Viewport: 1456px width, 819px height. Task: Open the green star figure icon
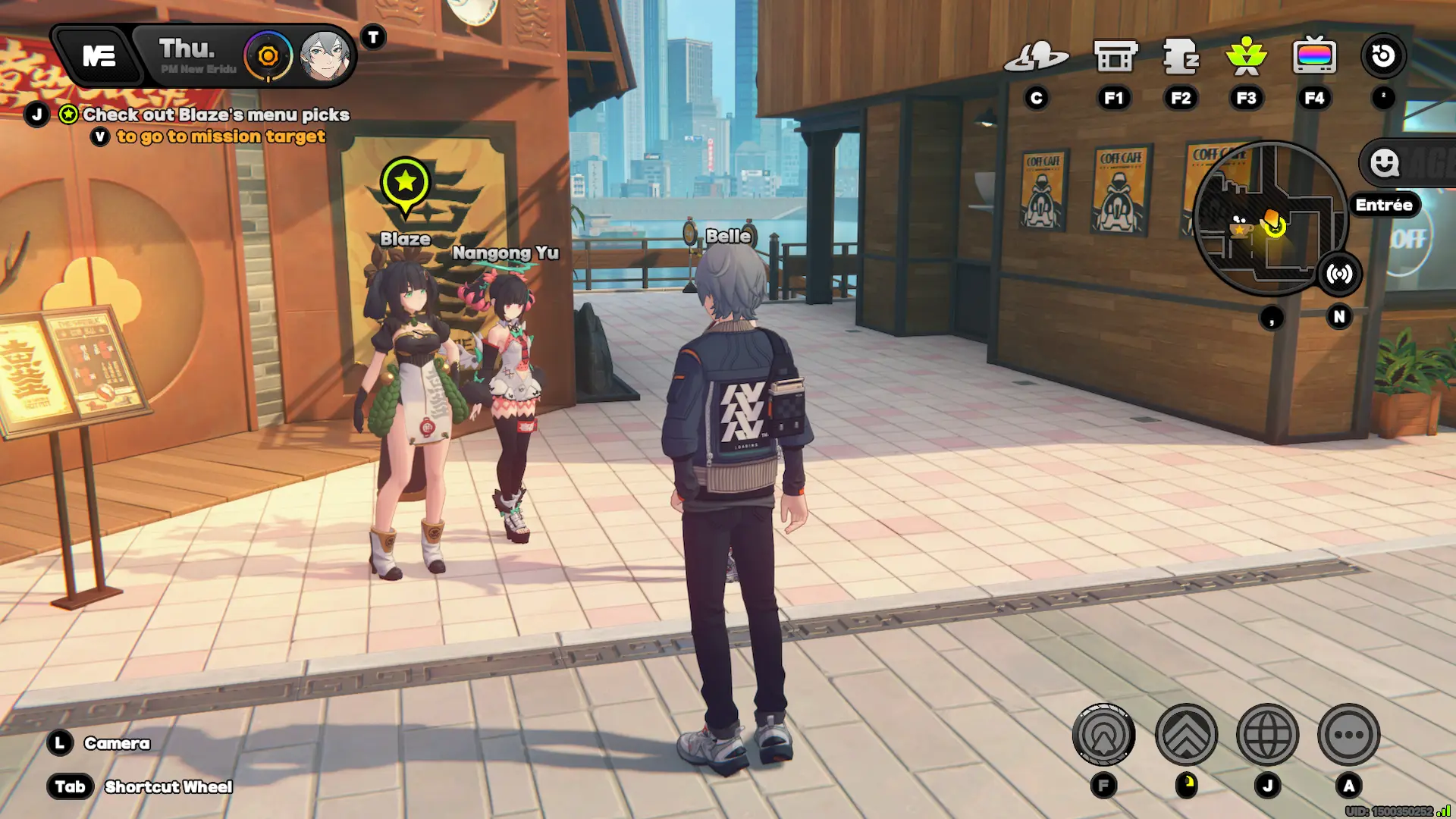[1246, 57]
